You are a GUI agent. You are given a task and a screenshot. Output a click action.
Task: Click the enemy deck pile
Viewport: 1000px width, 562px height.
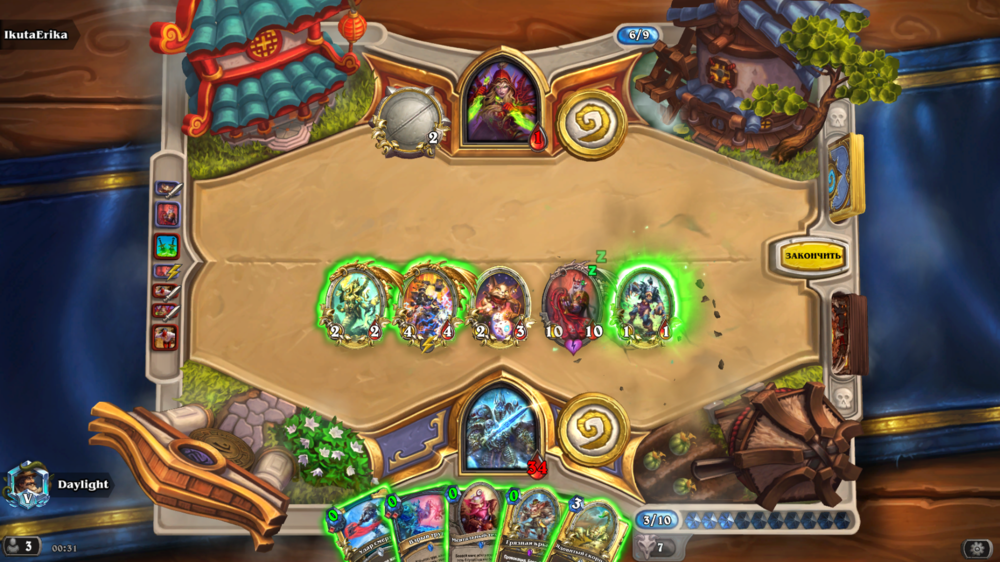point(845,178)
